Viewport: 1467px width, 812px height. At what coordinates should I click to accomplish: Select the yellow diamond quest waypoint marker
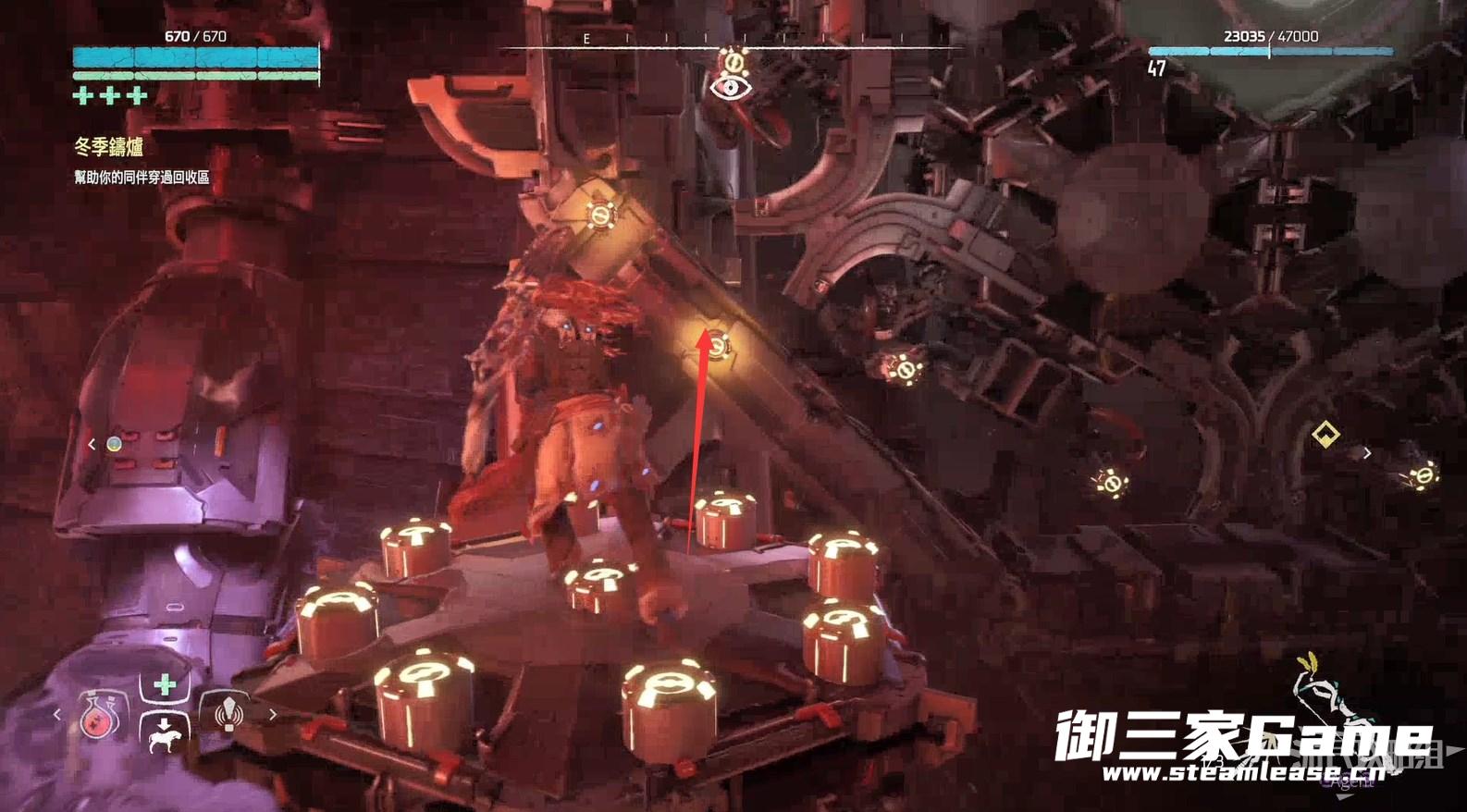(1325, 434)
